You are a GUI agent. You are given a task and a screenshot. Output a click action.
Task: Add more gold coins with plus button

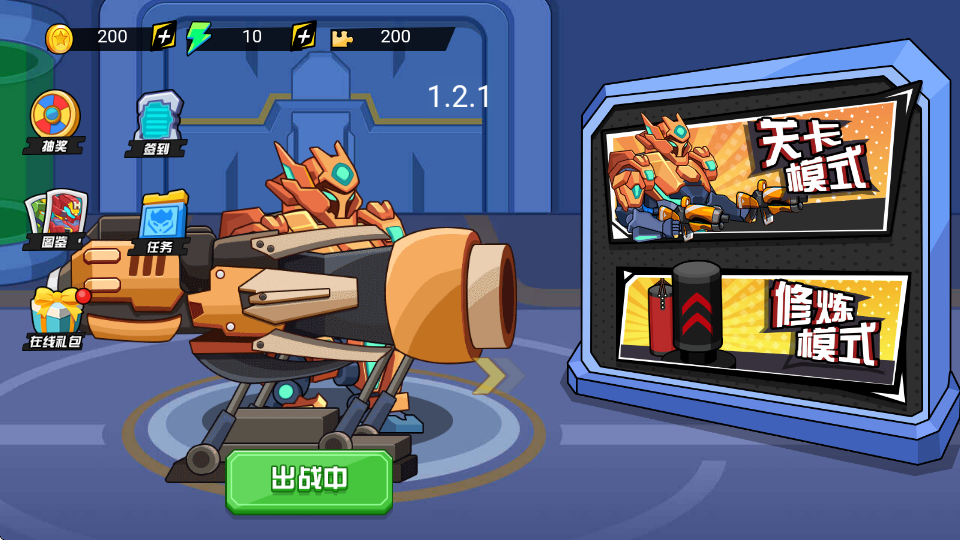[164, 37]
